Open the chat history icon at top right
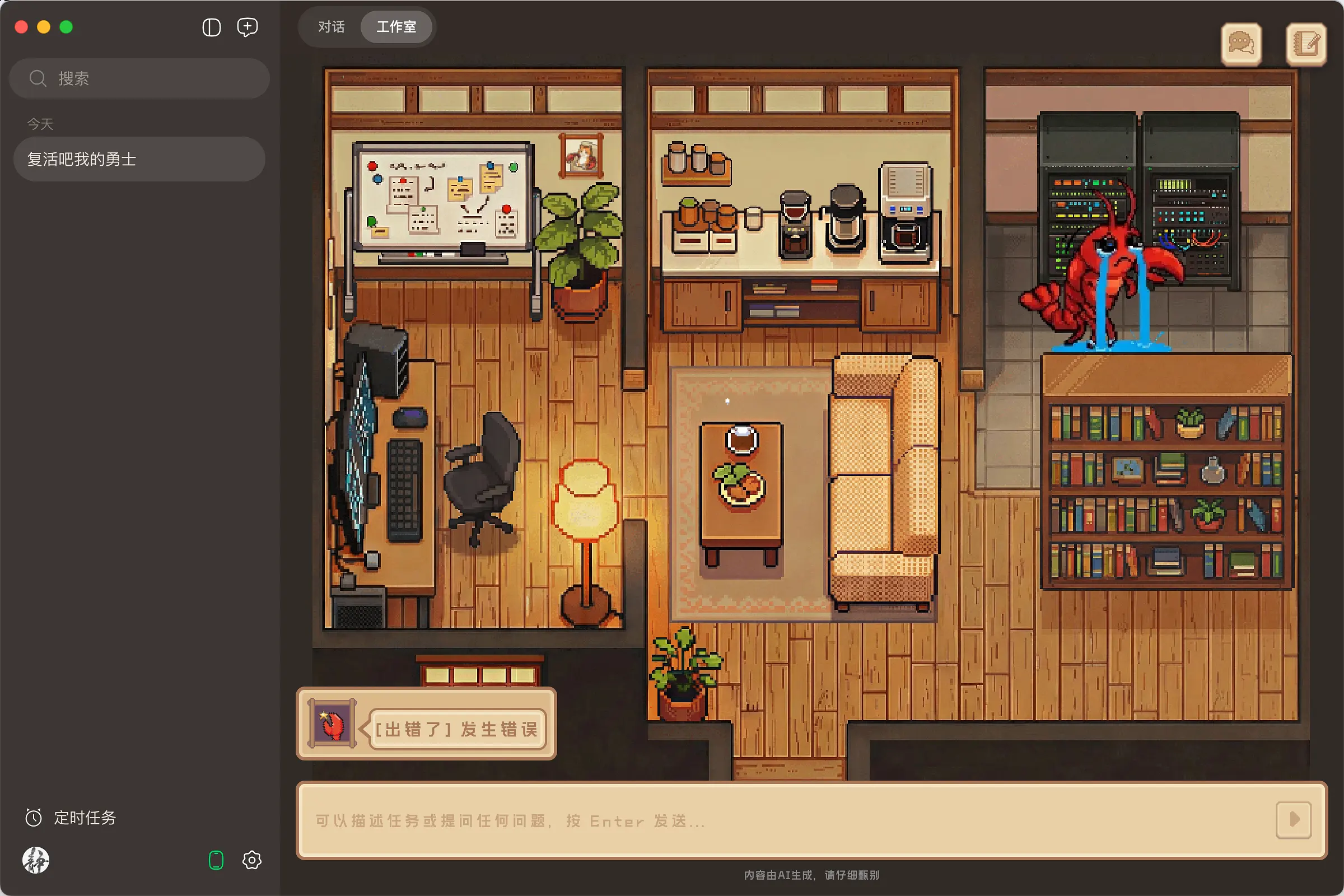Viewport: 1344px width, 896px height. click(x=1241, y=44)
